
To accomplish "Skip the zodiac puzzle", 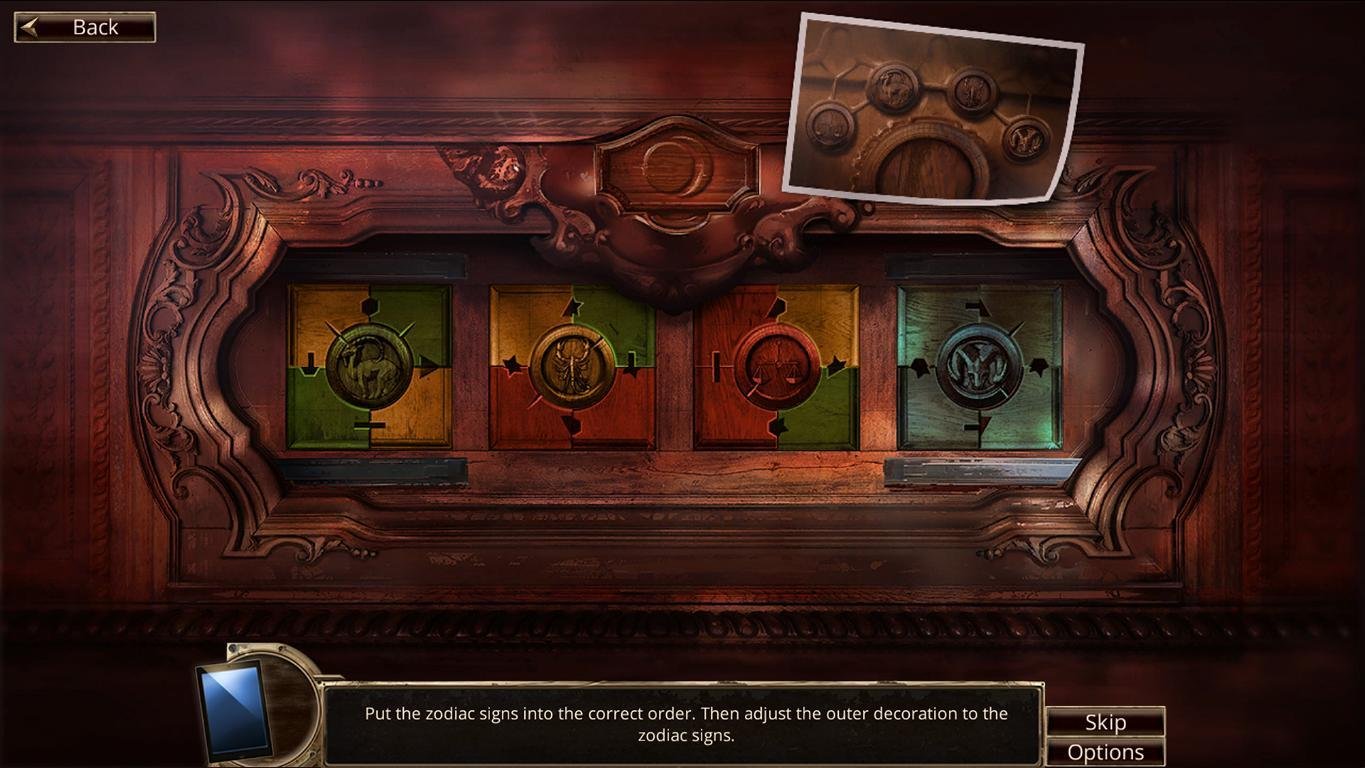I will [1105, 721].
